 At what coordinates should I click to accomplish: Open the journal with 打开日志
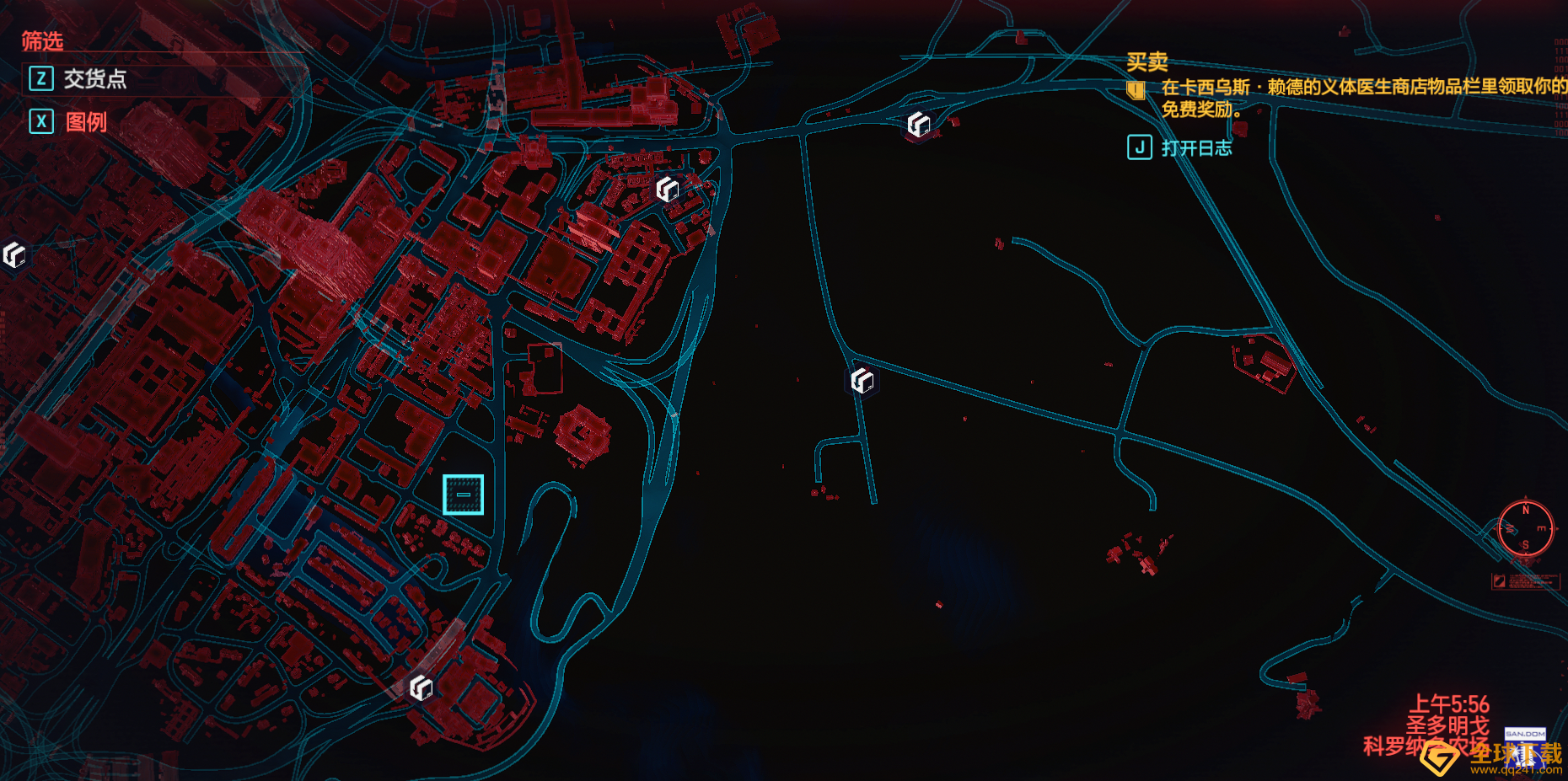pos(1195,148)
